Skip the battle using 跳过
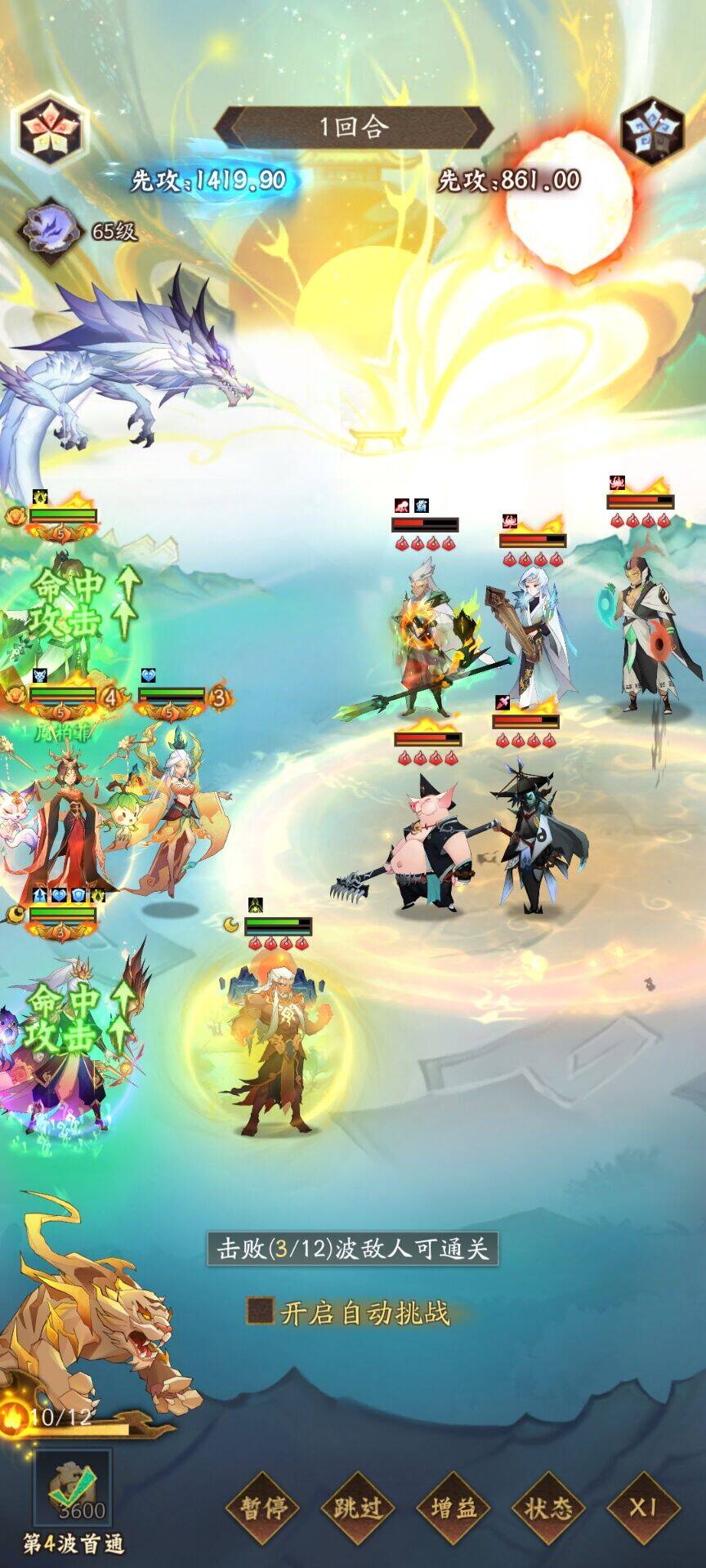Image resolution: width=706 pixels, height=1568 pixels. click(358, 1508)
